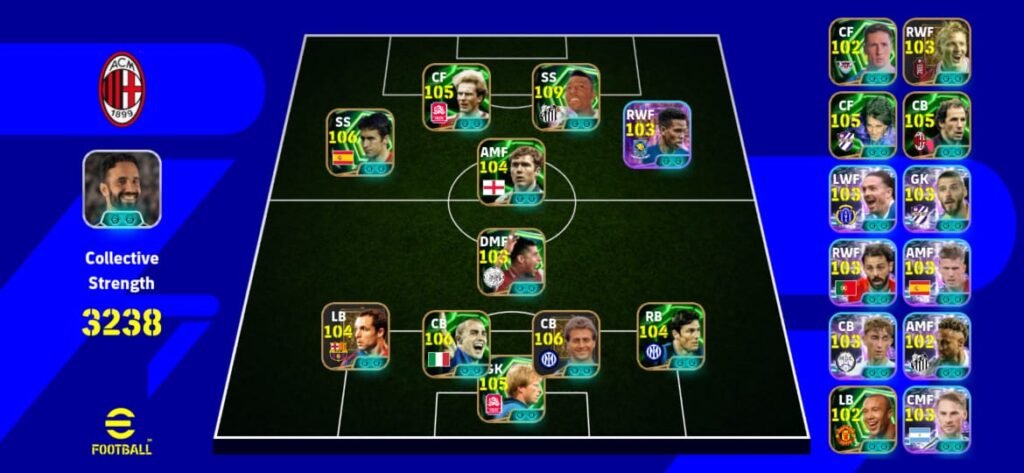Pick the CB 106 card with Inter badge
This screenshot has width=1024, height=473.
tap(565, 344)
